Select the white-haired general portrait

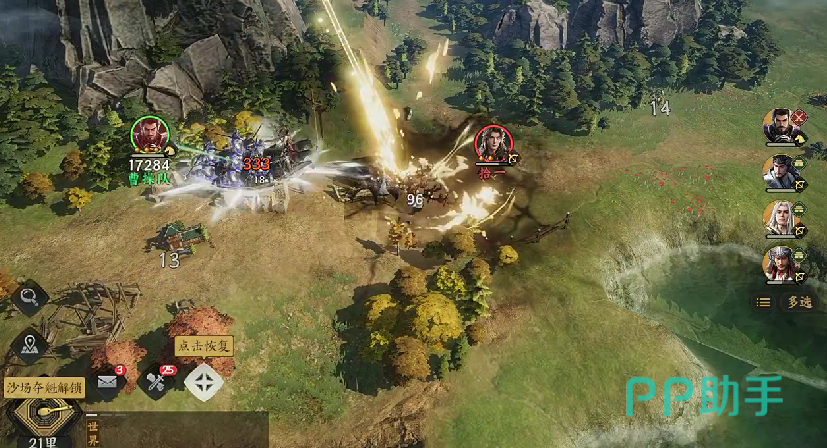(x=780, y=218)
